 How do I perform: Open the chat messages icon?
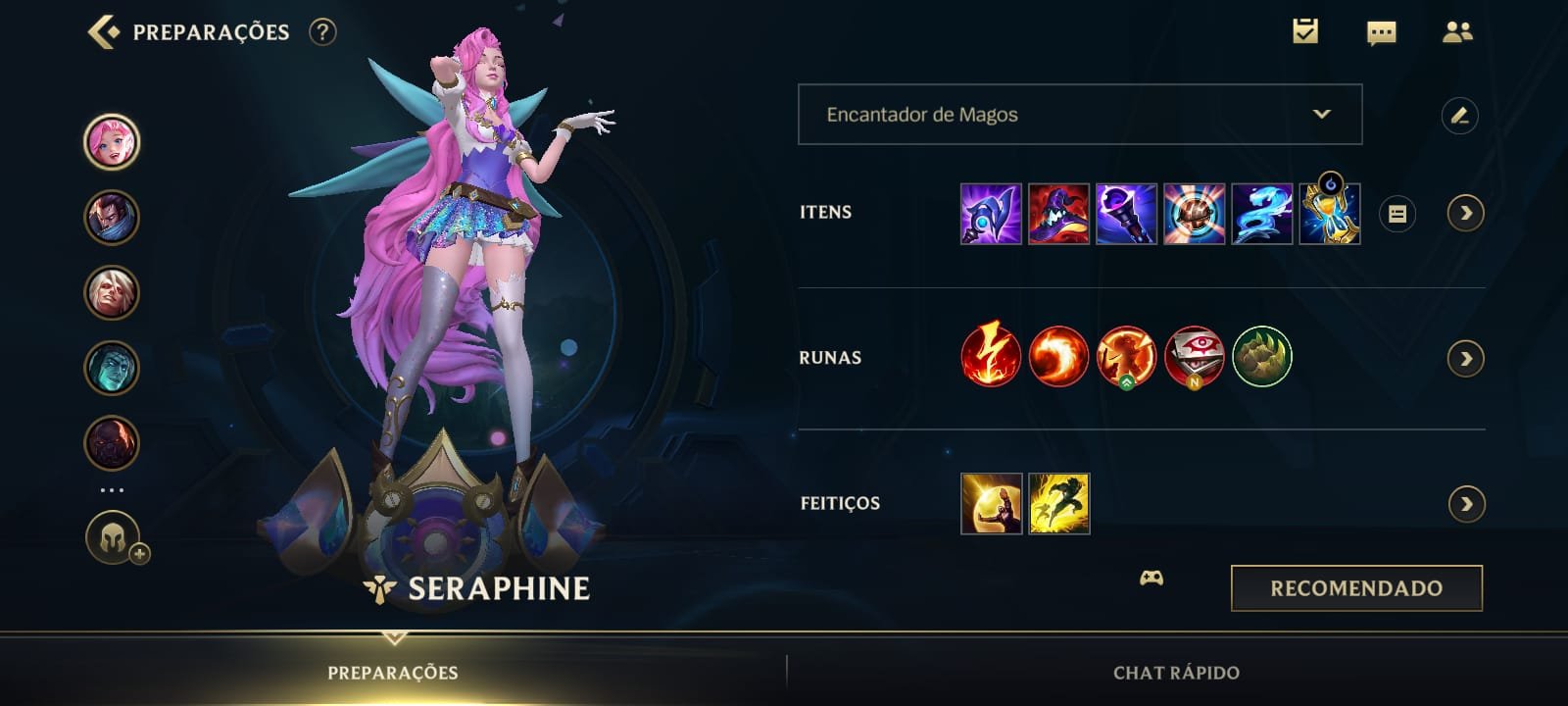point(1382,30)
